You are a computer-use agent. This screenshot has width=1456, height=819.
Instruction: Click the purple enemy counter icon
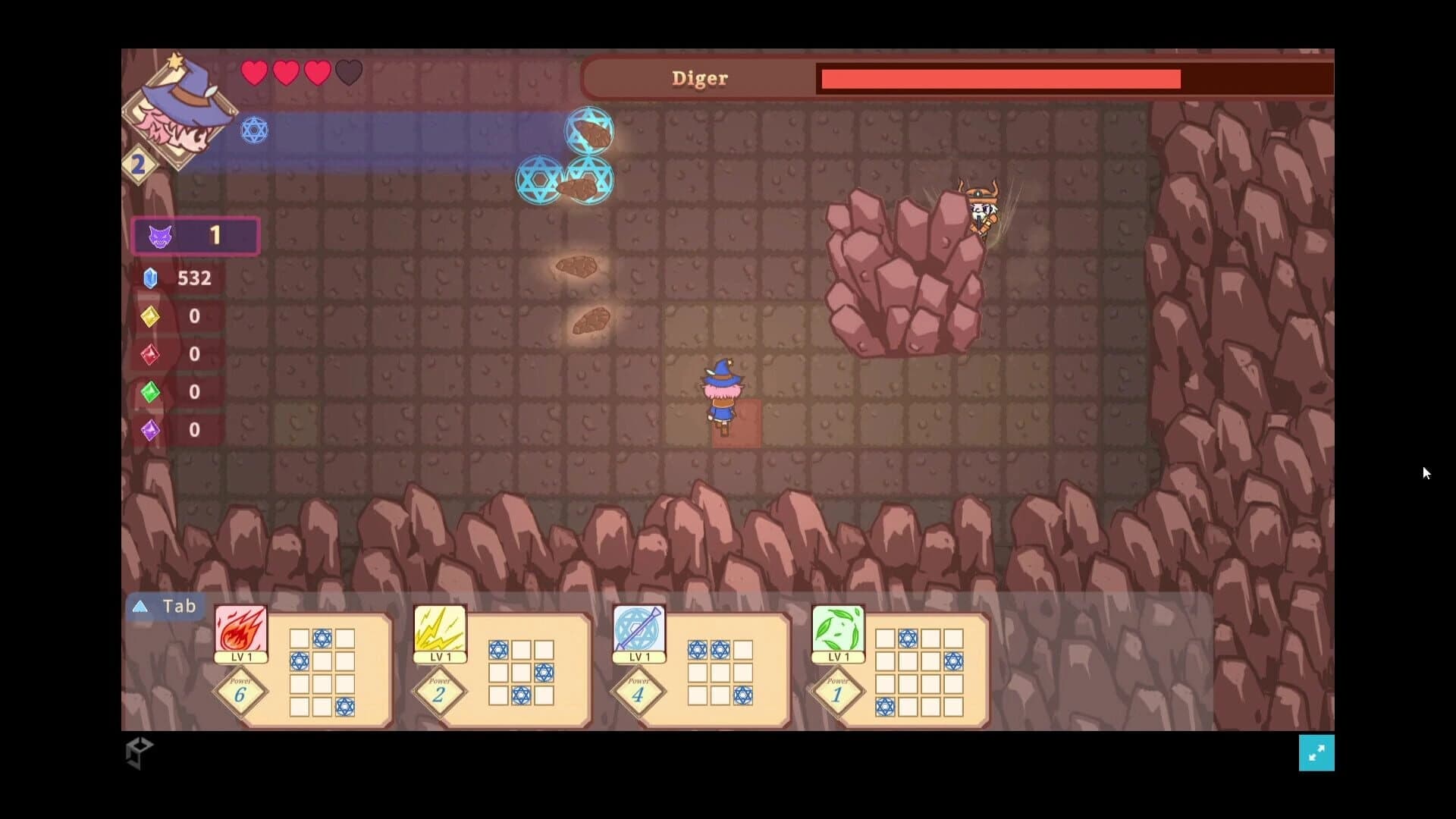coord(160,236)
